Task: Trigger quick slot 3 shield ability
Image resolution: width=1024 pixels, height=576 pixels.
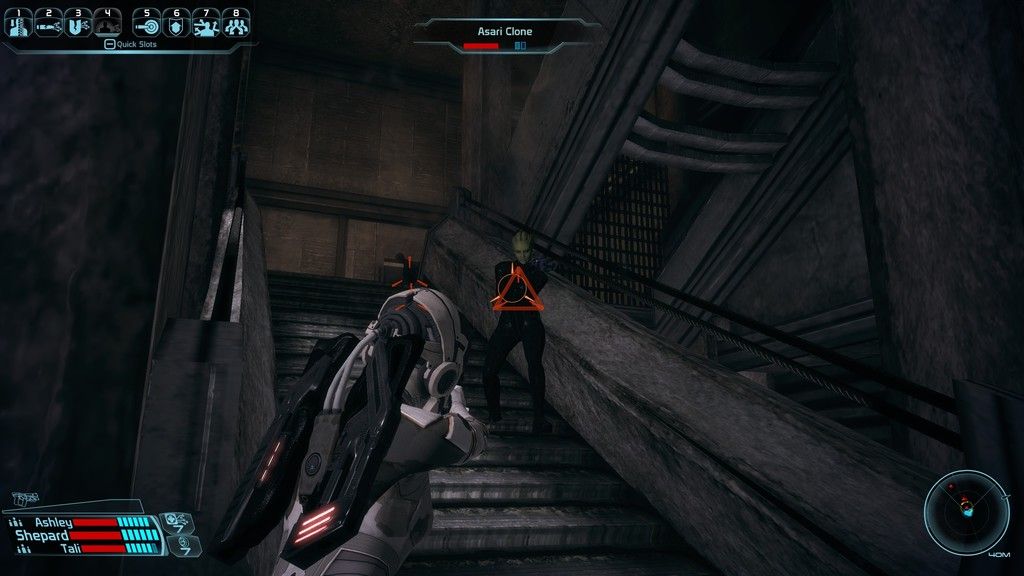Action: [x=78, y=24]
